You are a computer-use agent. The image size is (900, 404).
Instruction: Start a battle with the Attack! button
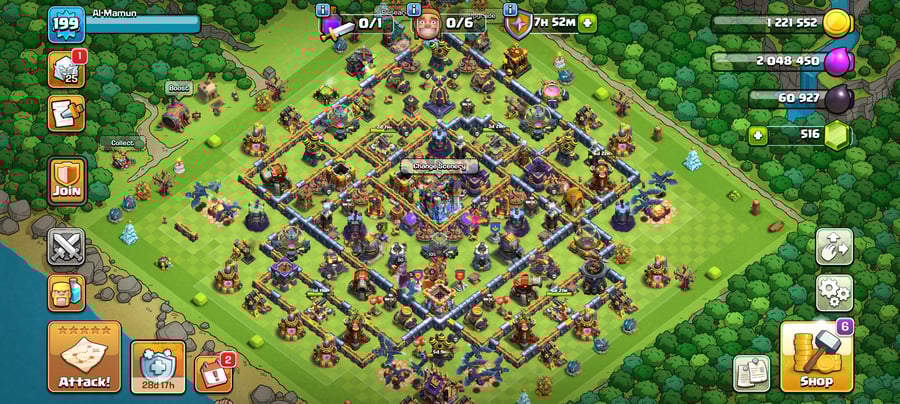(x=84, y=357)
